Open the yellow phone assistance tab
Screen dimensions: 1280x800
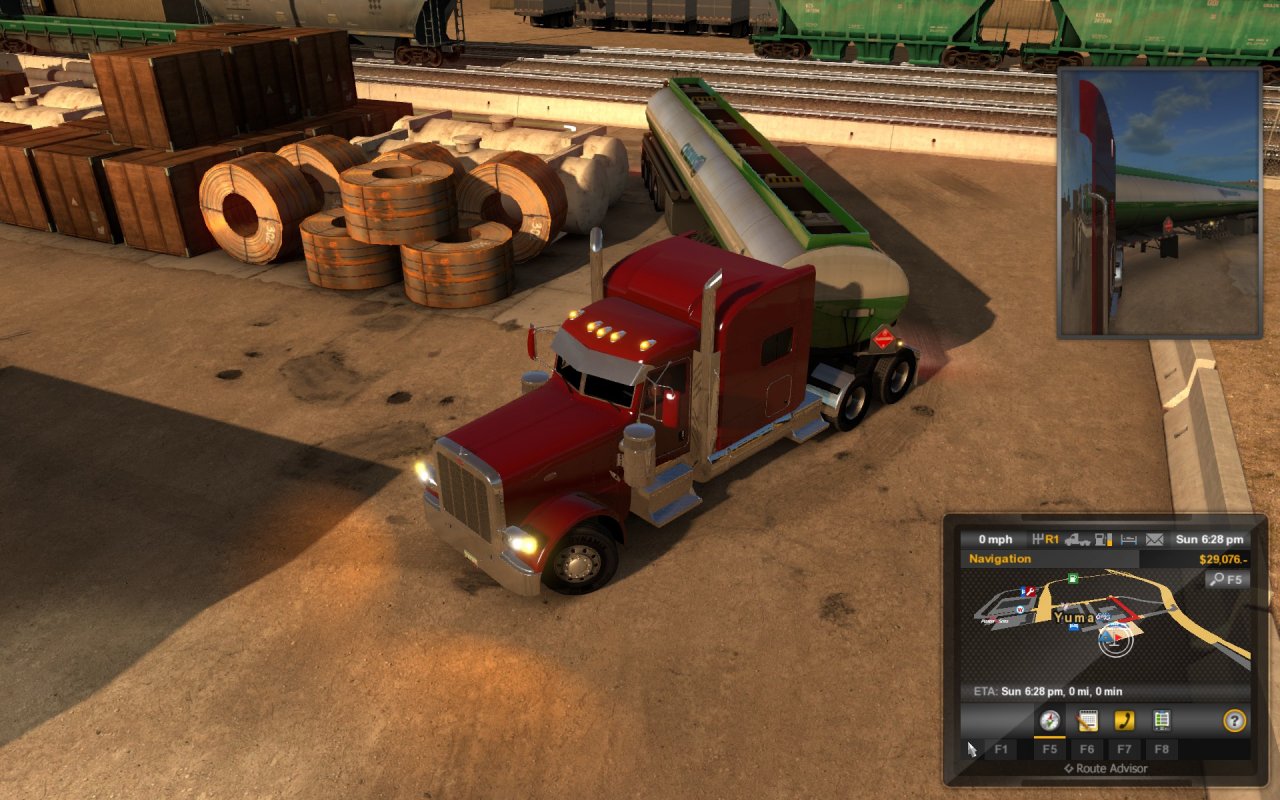[1124, 720]
